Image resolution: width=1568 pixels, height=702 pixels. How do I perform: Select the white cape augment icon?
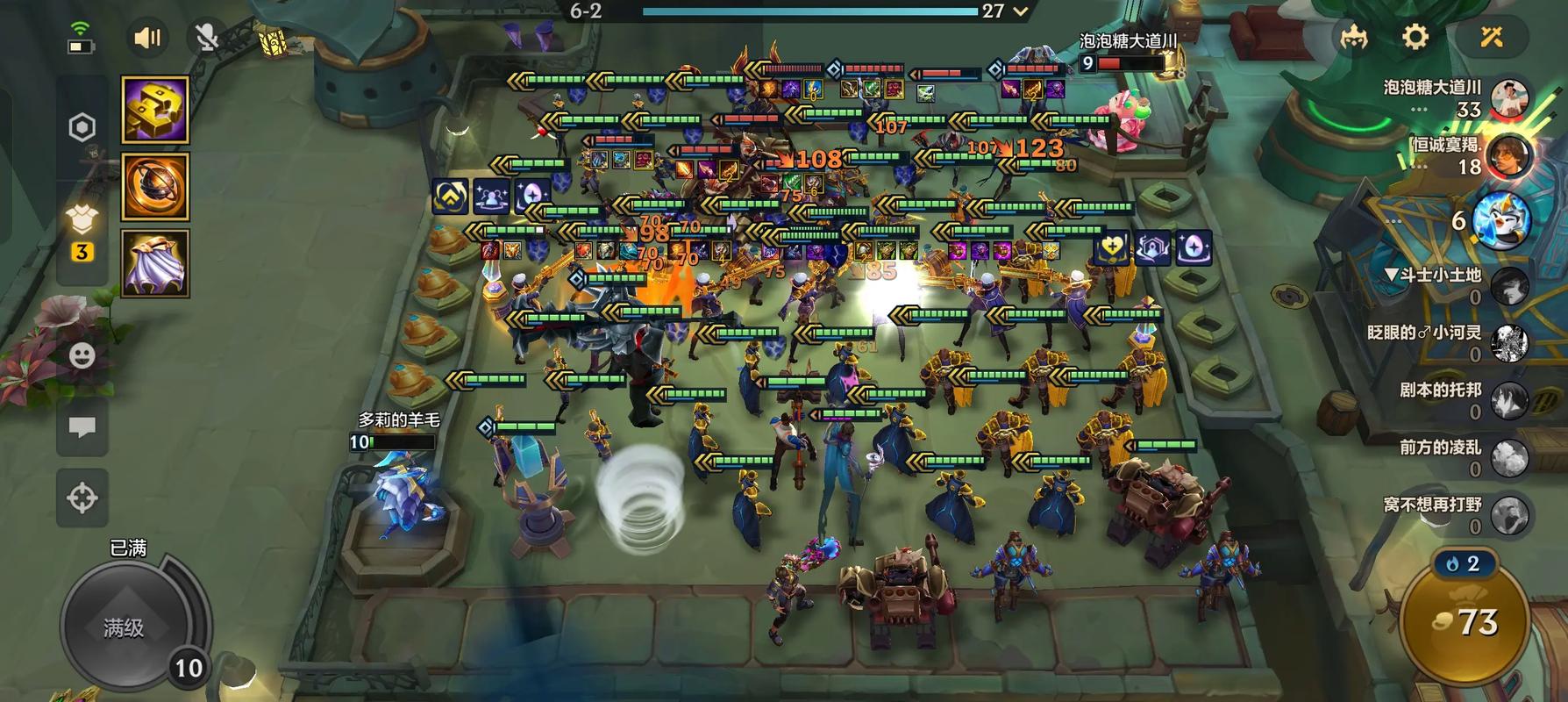[x=155, y=262]
